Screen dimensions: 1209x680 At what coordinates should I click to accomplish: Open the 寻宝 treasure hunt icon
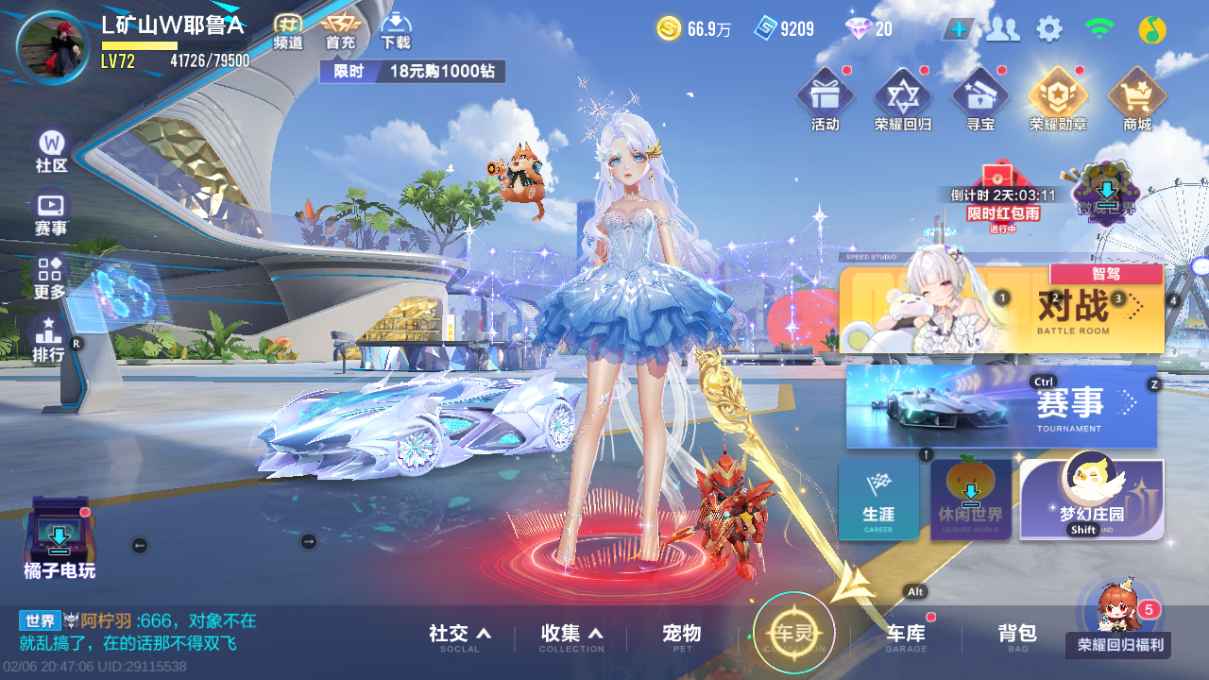point(979,100)
